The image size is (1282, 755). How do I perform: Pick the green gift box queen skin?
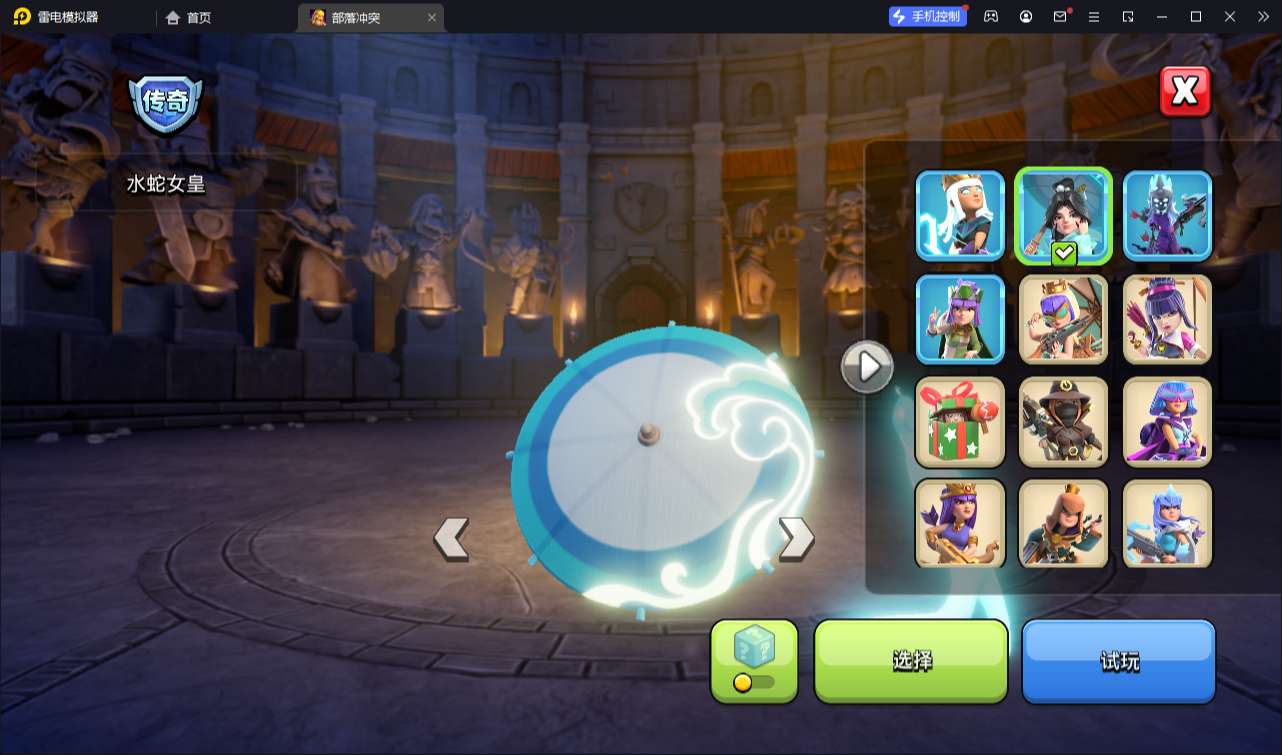tap(960, 422)
